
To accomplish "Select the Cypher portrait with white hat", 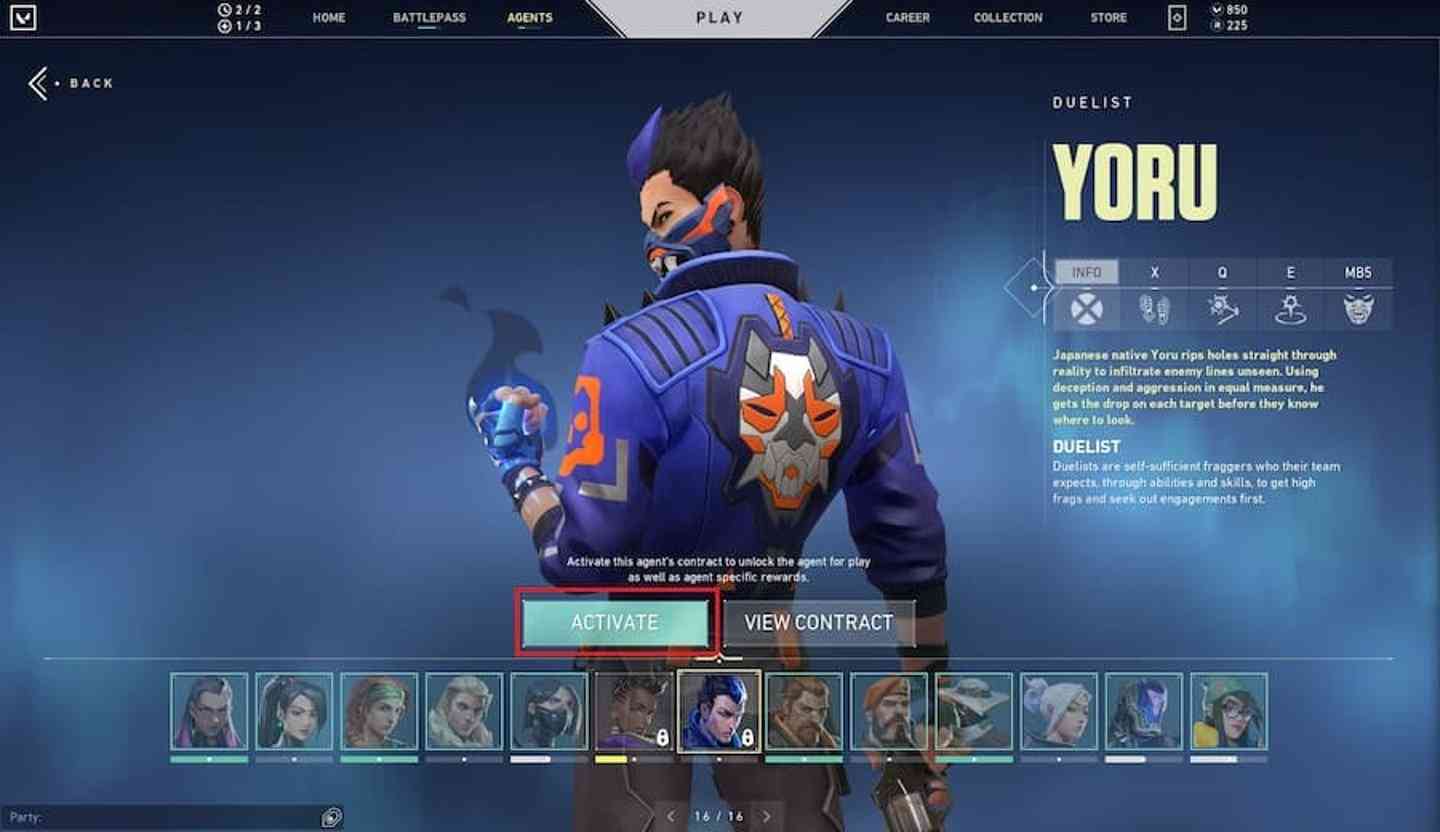I will (x=974, y=711).
